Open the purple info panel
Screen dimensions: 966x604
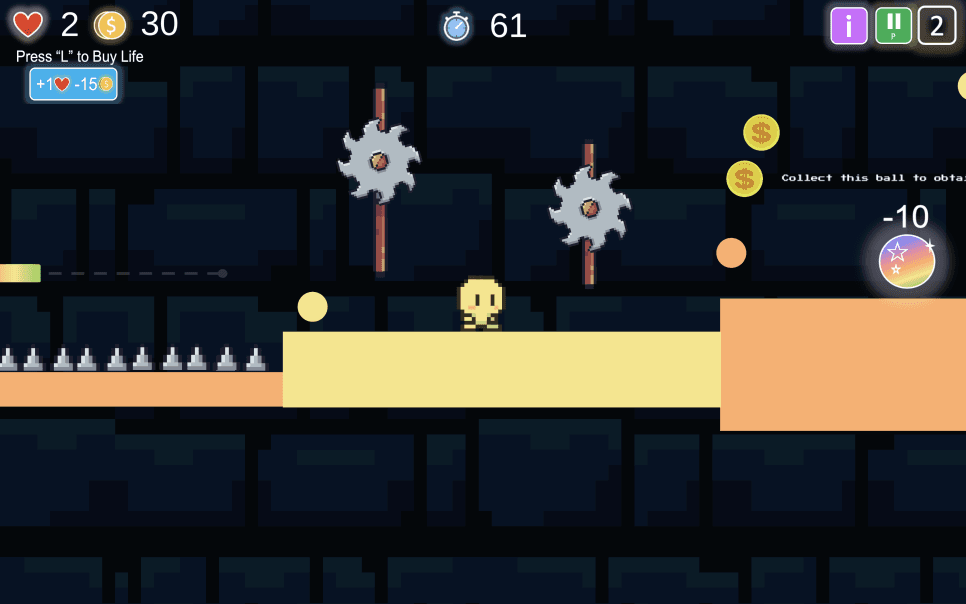(849, 26)
